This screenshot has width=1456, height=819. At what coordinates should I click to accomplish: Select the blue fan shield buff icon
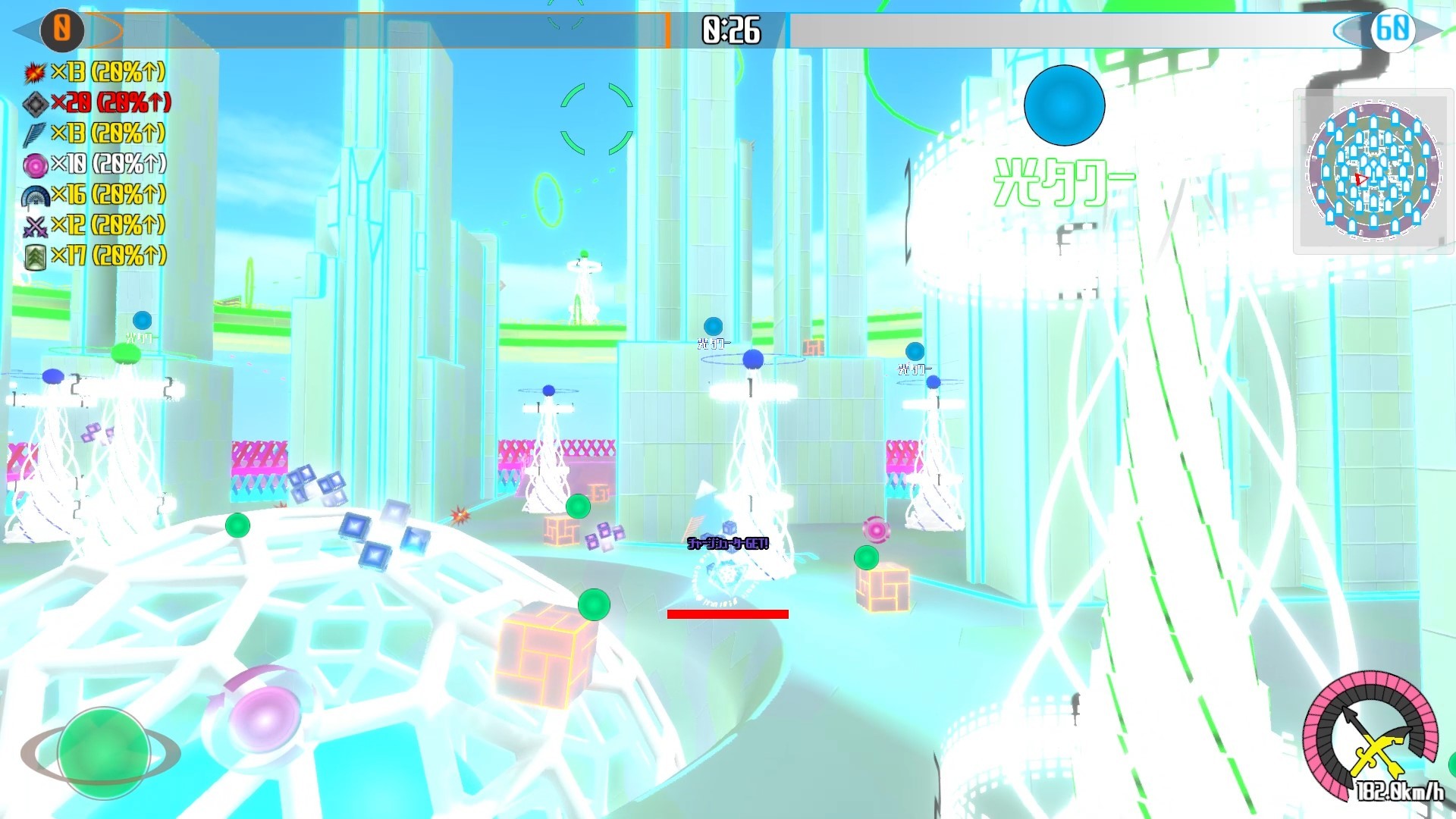pos(35,196)
